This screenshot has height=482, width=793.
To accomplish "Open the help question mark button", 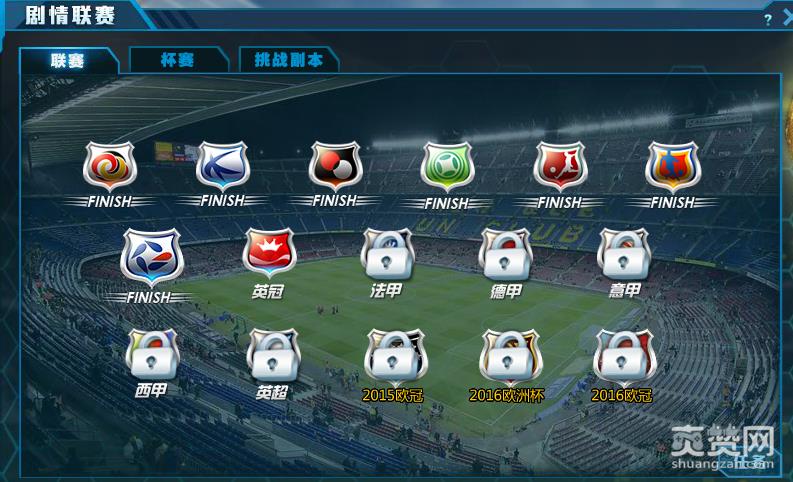I will click(767, 18).
